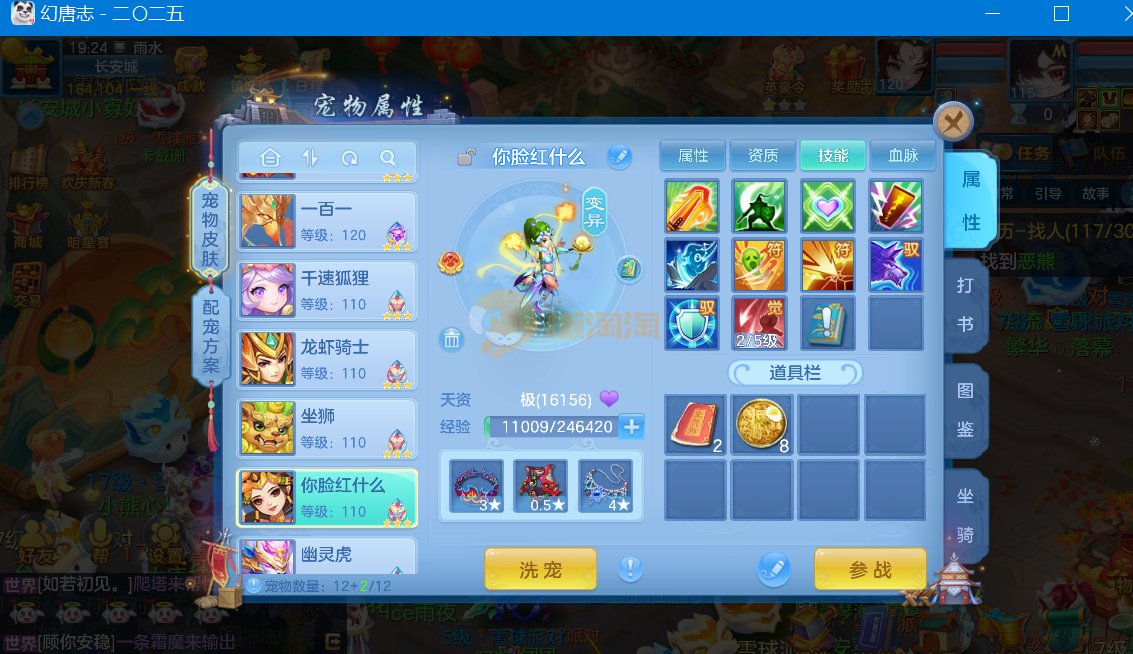The width and height of the screenshot is (1133, 654).
Task: Select the noodle bowl item slot
Action: pyautogui.click(x=762, y=424)
